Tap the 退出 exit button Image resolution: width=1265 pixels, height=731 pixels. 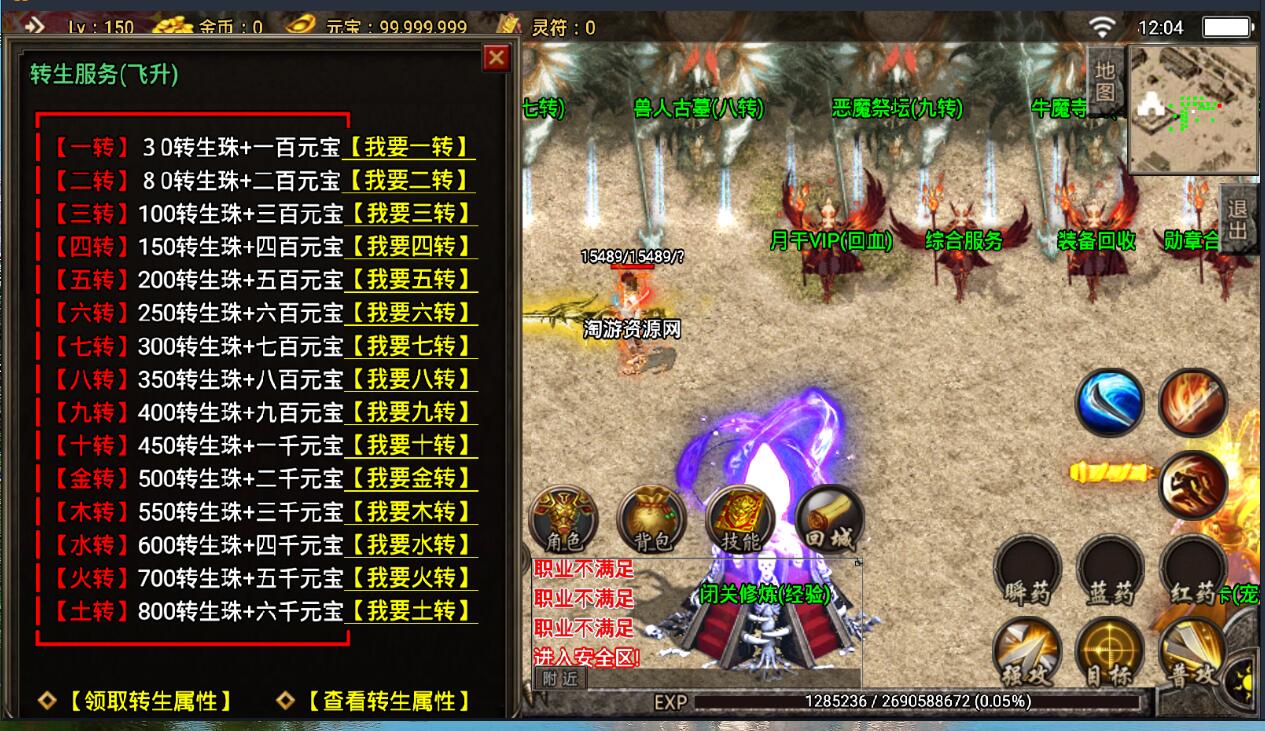click(x=1238, y=220)
